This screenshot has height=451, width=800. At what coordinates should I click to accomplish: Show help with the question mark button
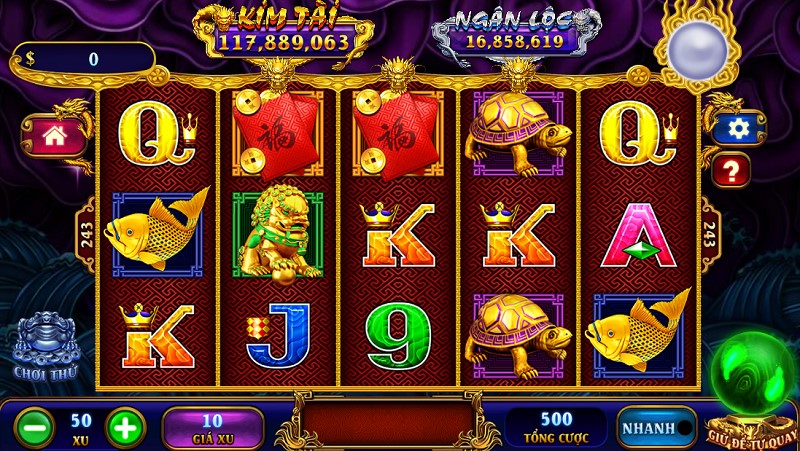(731, 169)
